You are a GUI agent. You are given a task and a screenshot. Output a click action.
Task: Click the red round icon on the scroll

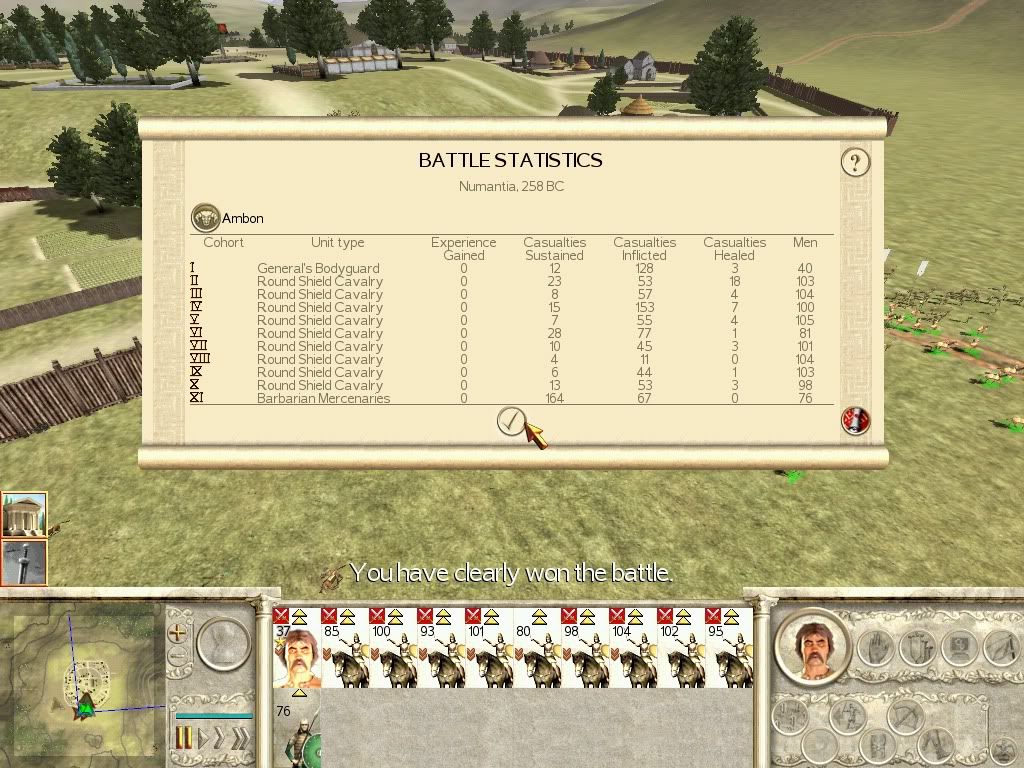[856, 421]
